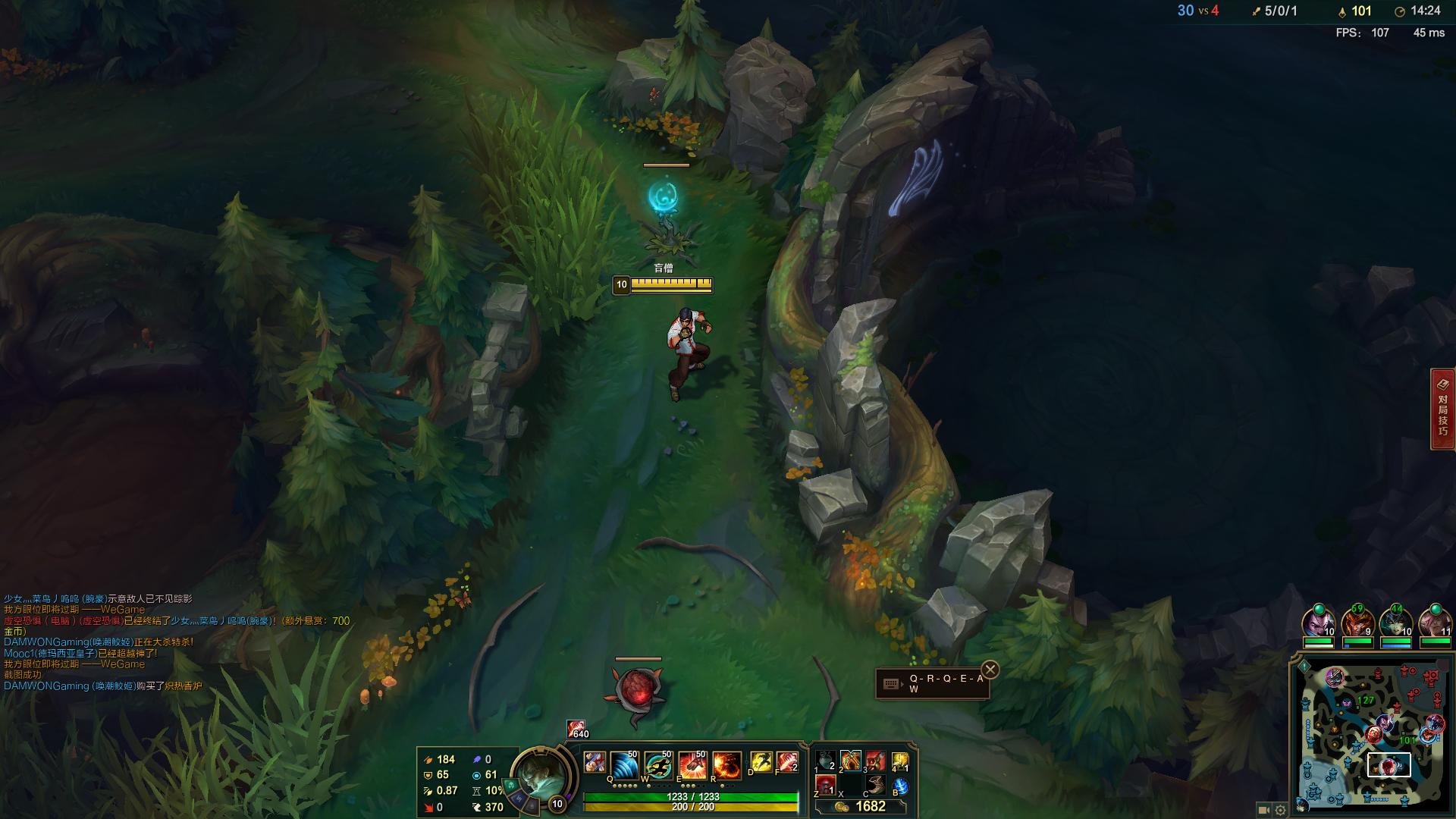Open the red match tips side tab
Screen dimensions: 1456x819
[x=1442, y=409]
